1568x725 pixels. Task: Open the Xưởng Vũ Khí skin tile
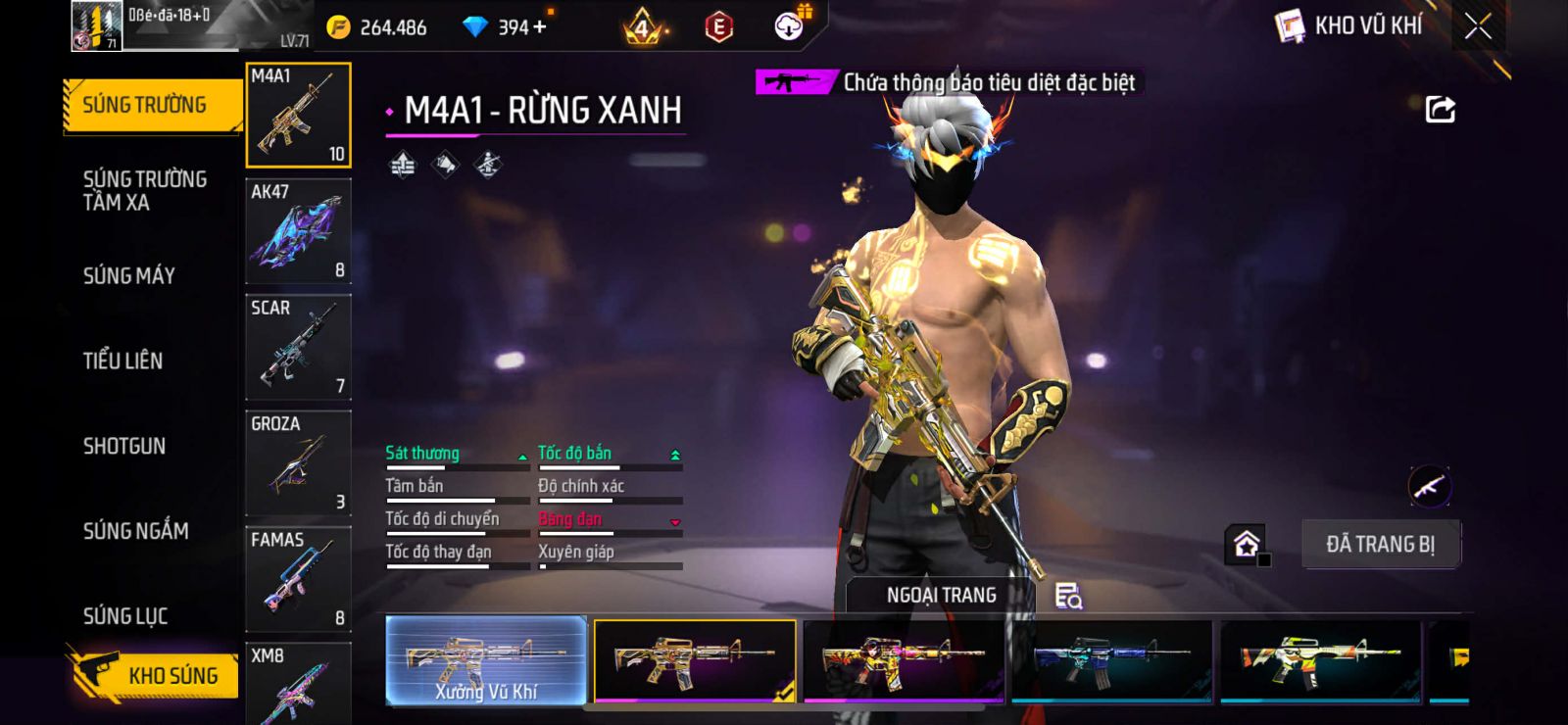tap(486, 660)
